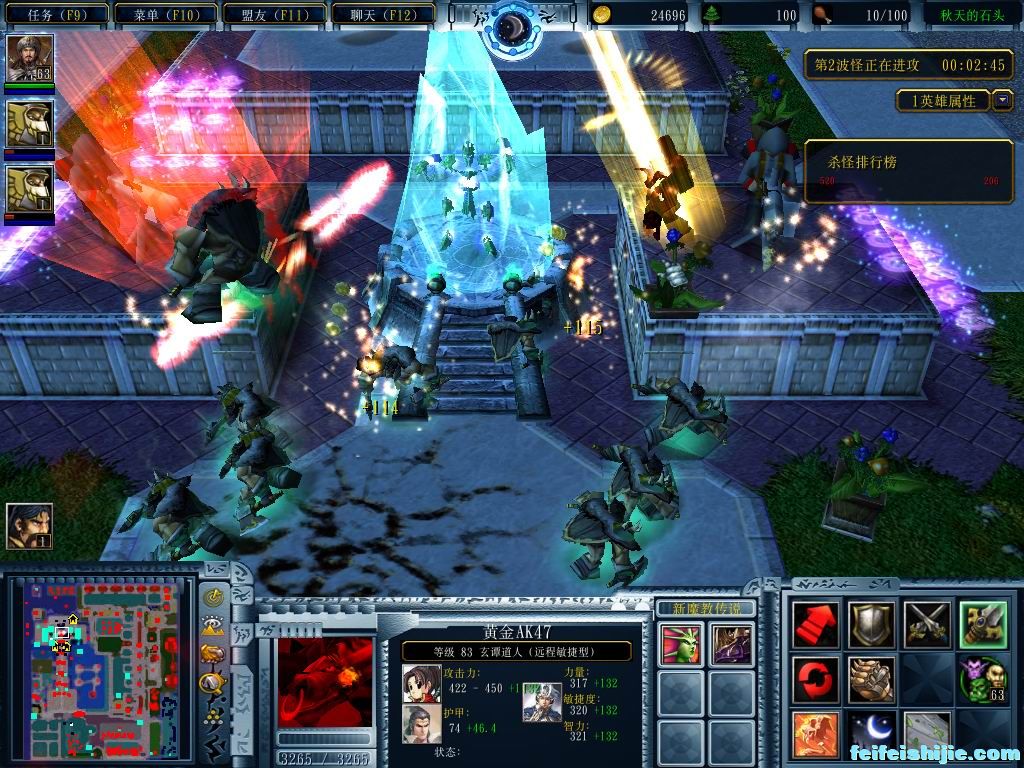The height and width of the screenshot is (768, 1024).
Task: Click the selected hero's red portrait
Action: click(x=324, y=682)
